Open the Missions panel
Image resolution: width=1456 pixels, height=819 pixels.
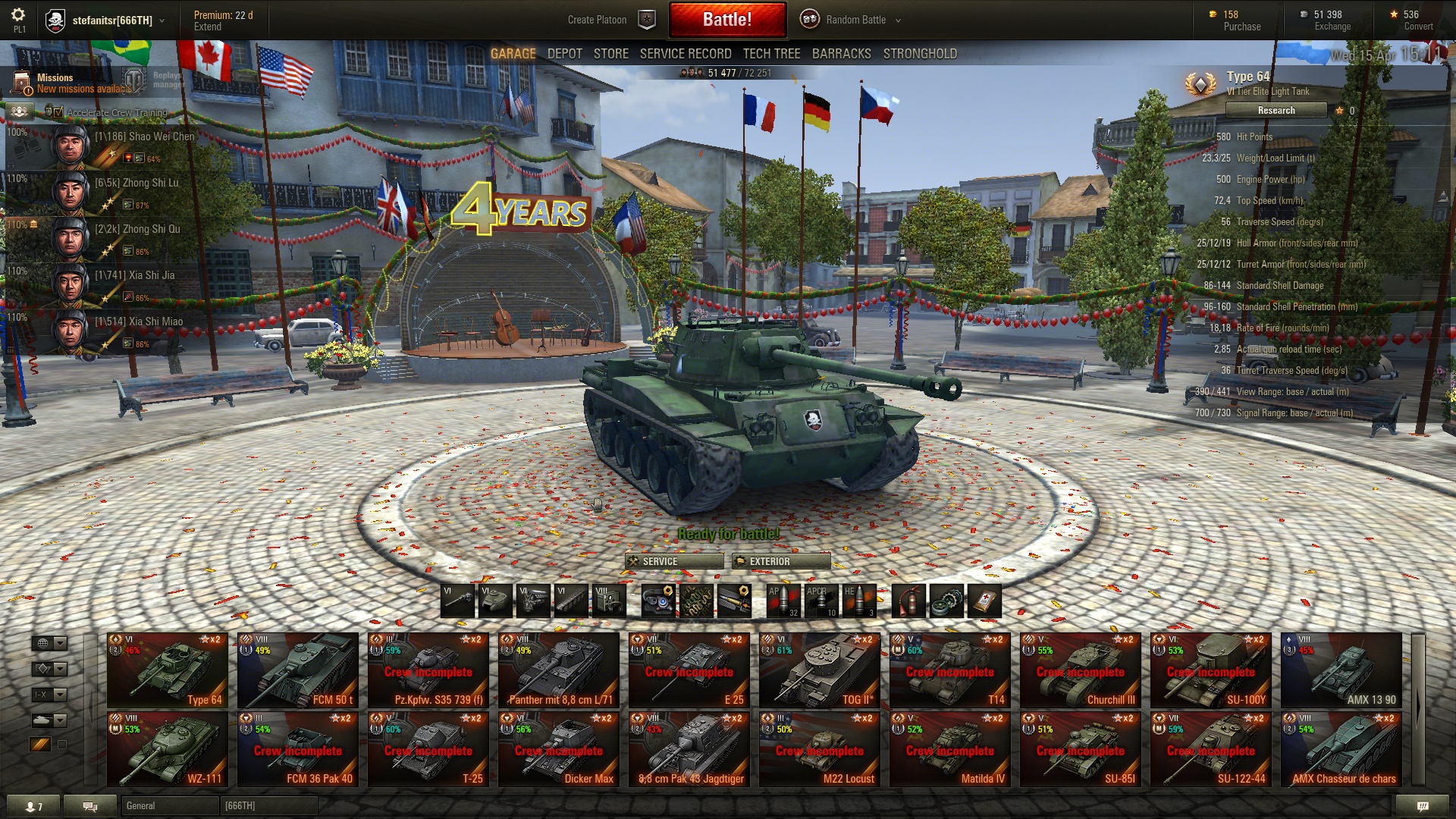click(x=55, y=82)
